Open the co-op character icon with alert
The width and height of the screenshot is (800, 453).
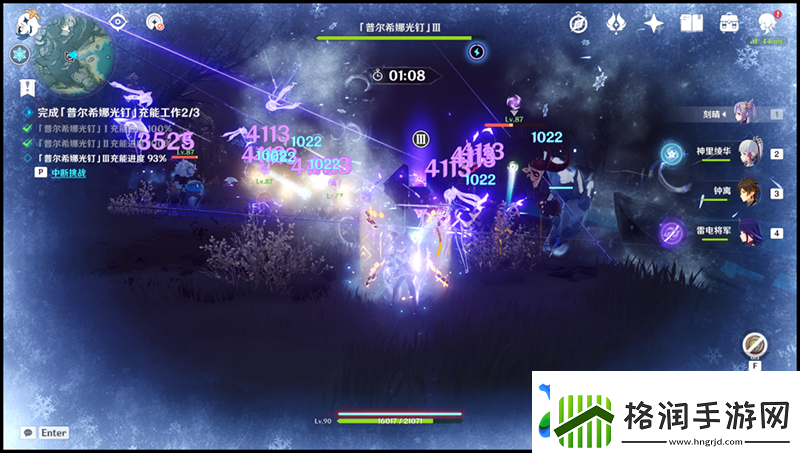767,23
